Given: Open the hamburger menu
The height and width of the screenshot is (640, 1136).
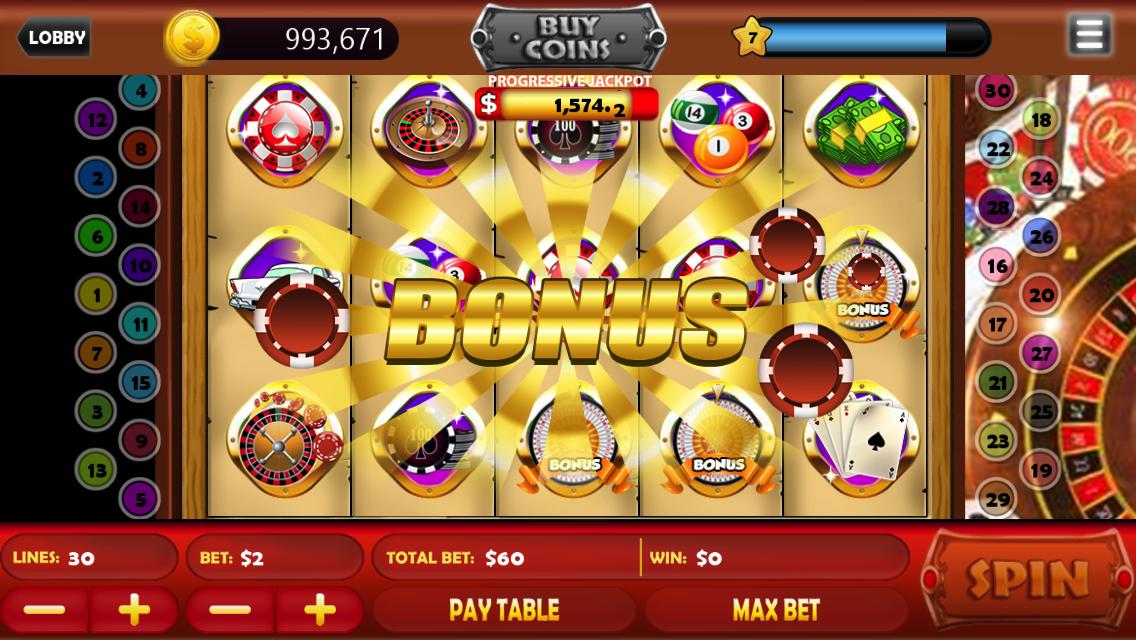Looking at the screenshot, I should pos(1088,36).
